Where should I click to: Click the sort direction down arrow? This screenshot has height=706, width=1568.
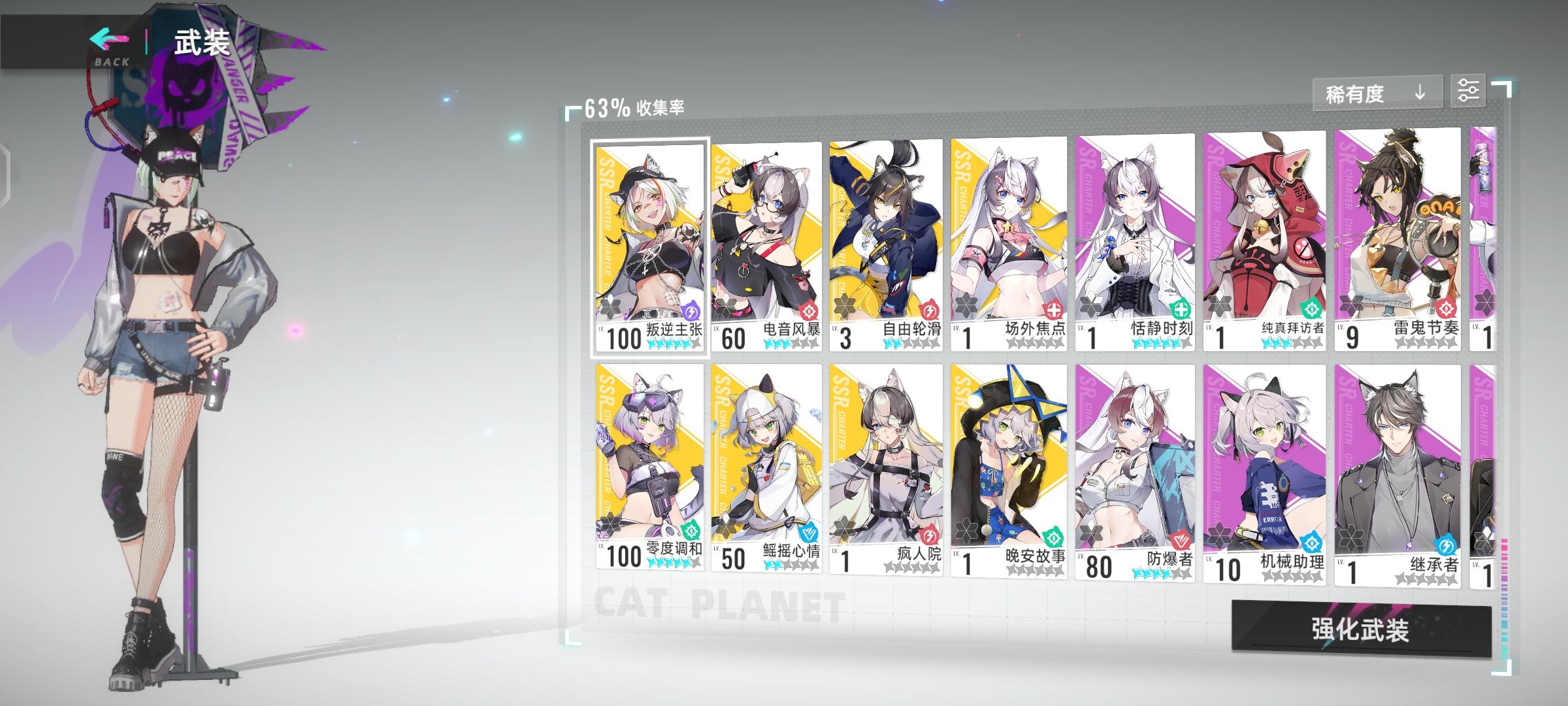[x=1419, y=93]
